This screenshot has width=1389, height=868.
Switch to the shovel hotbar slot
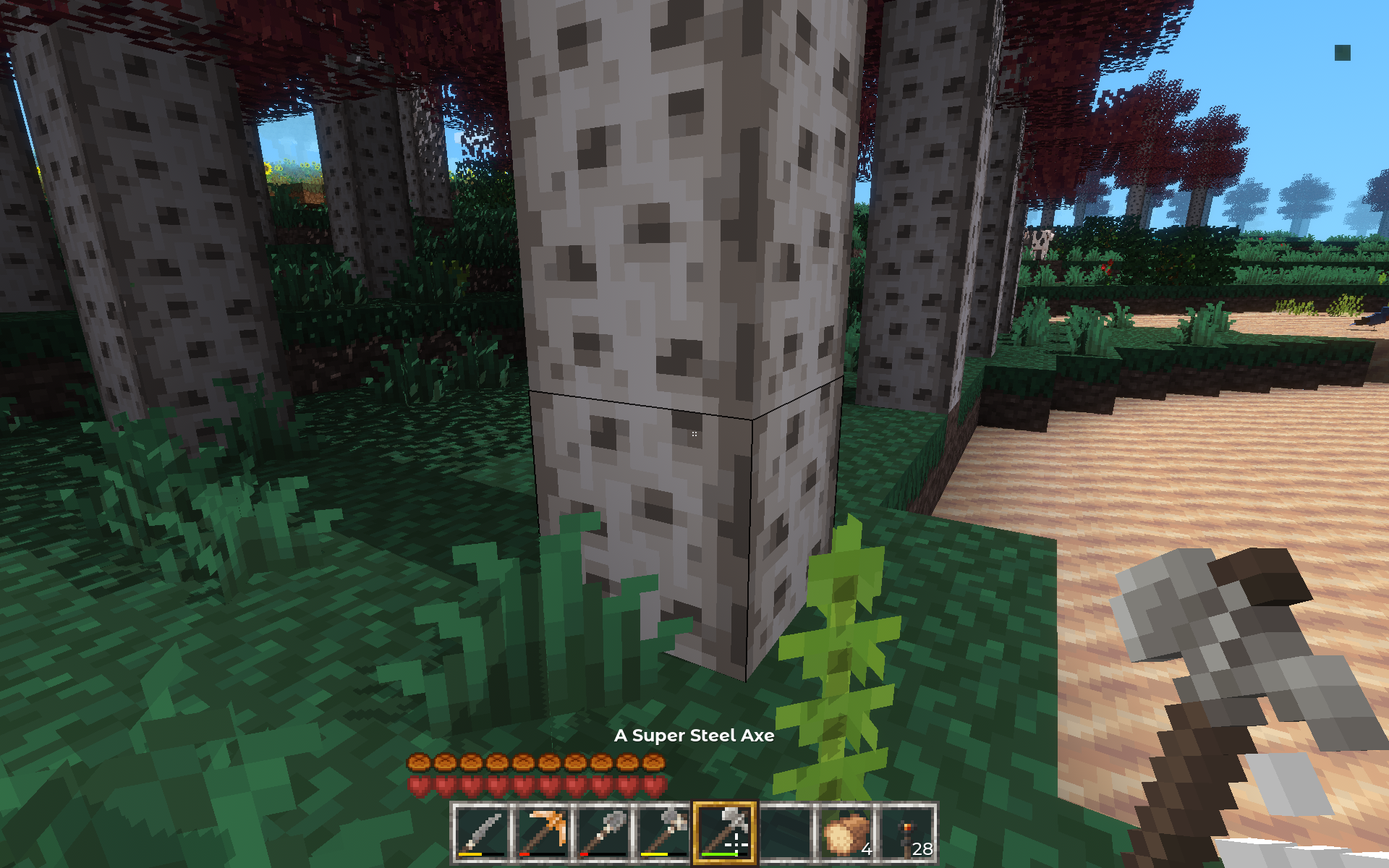tap(603, 833)
